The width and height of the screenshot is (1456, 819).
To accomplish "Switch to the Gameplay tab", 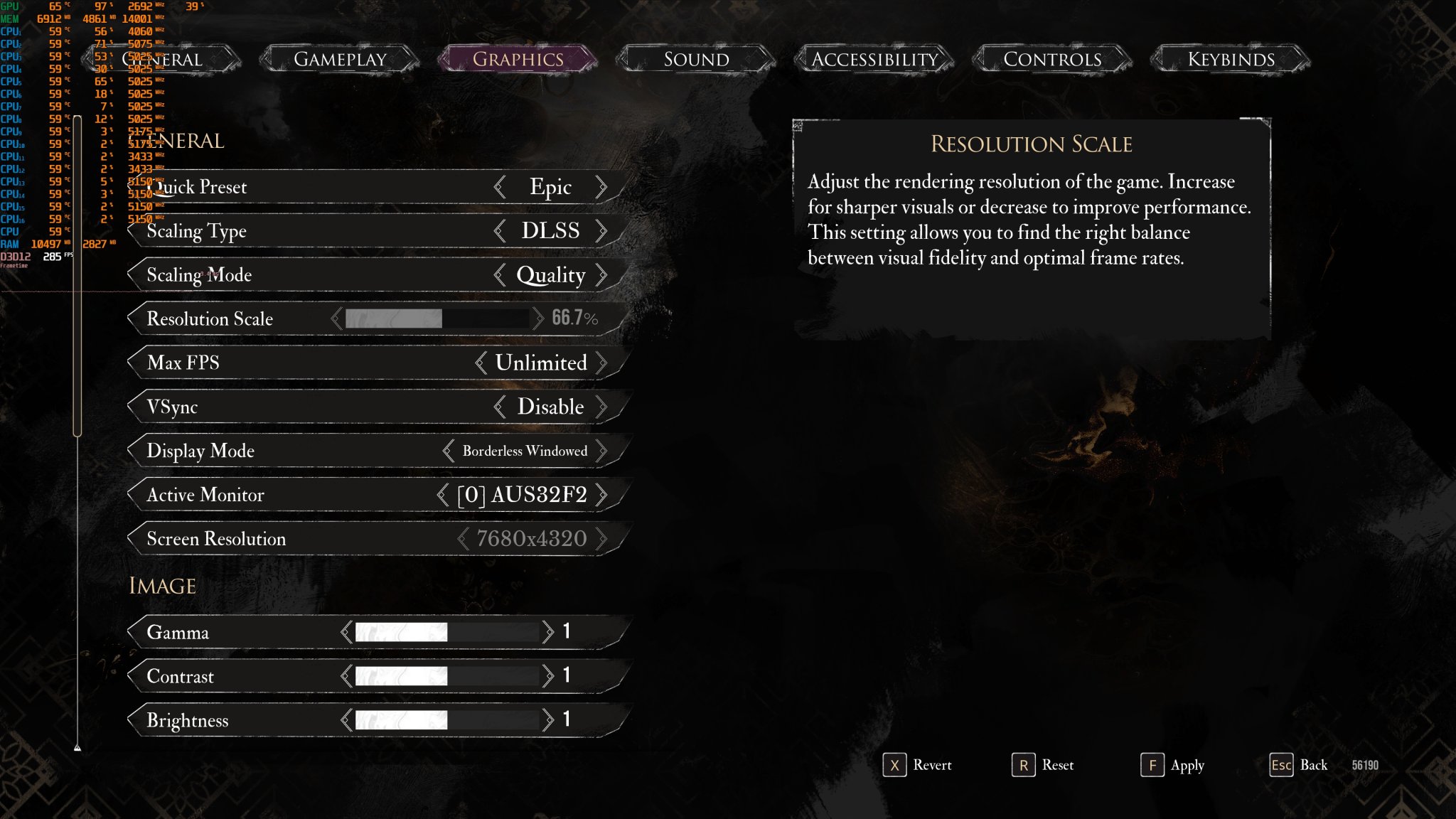I will tap(340, 59).
